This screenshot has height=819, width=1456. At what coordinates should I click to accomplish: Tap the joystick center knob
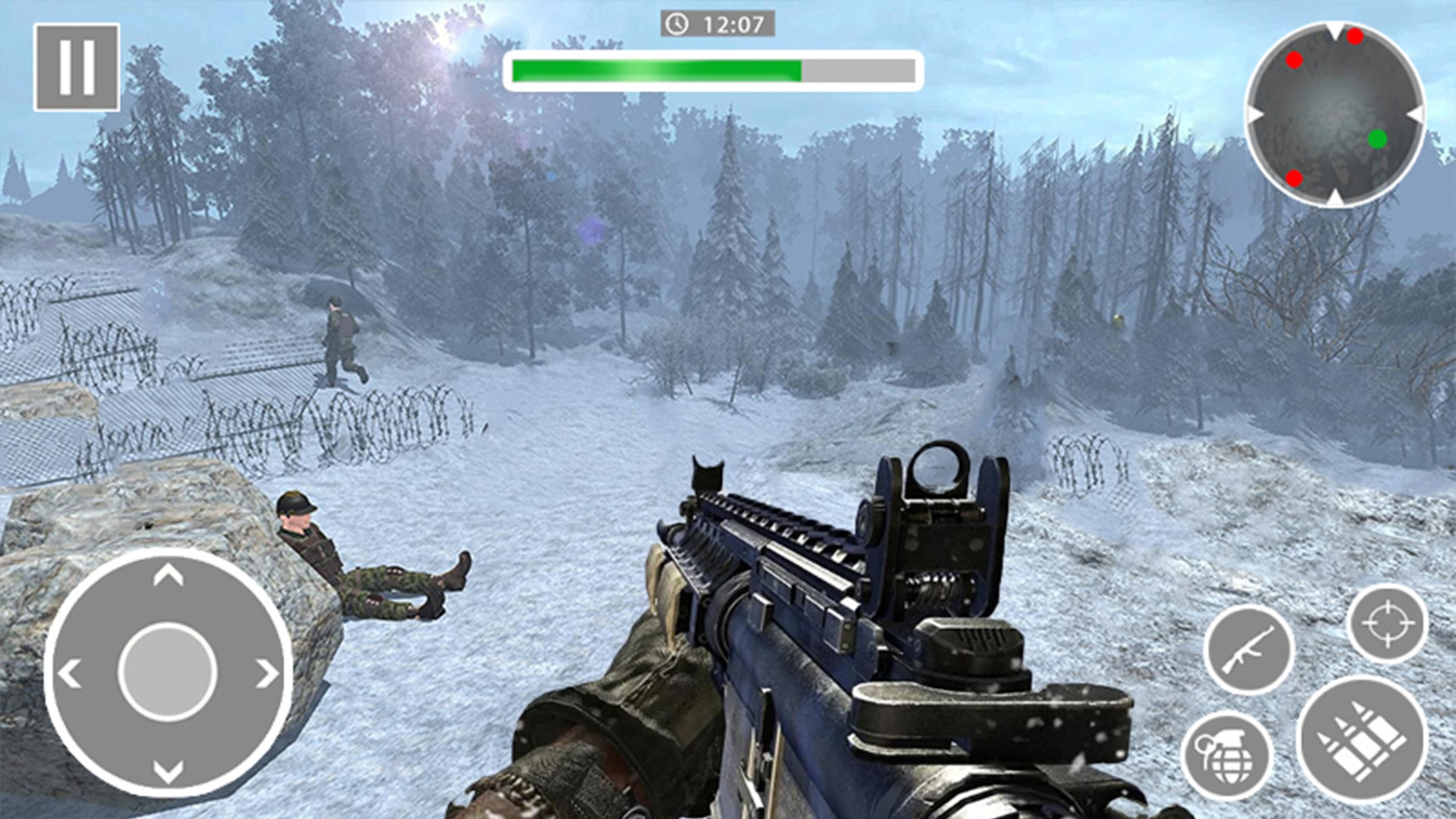click(168, 672)
